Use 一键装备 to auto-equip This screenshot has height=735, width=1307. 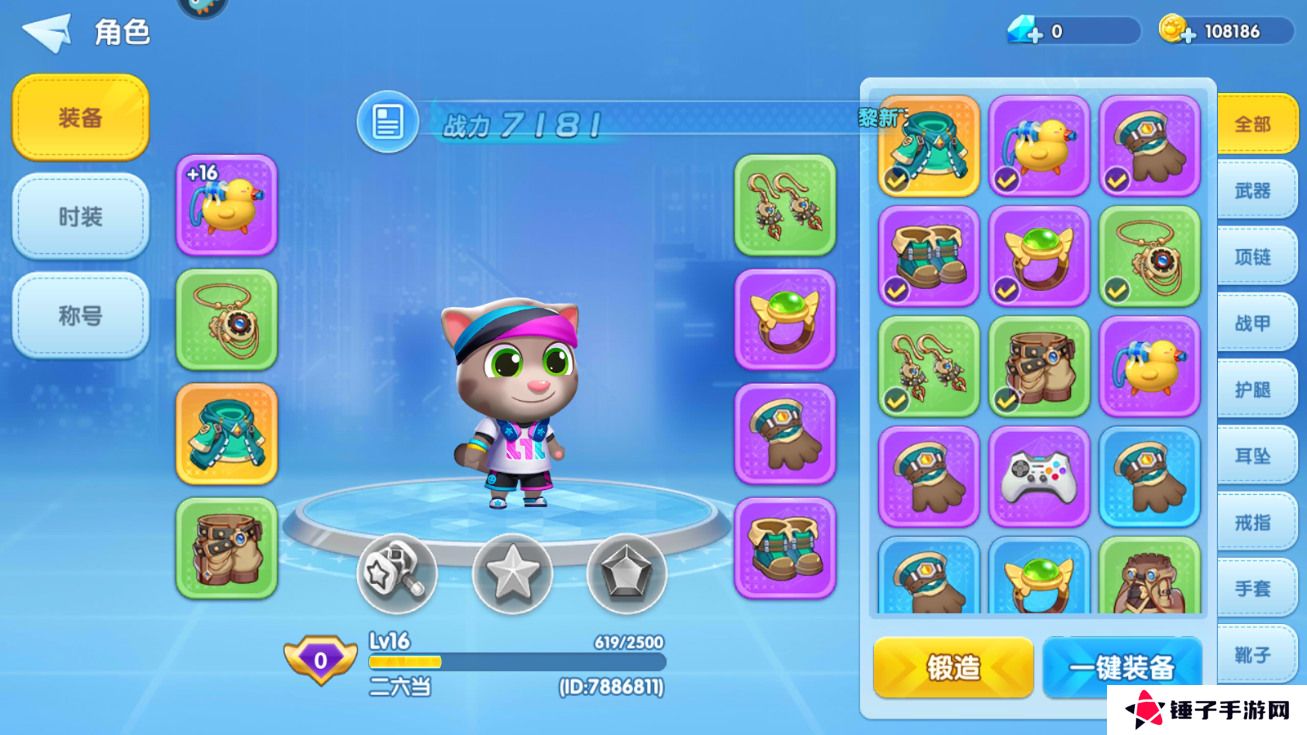[x=1121, y=667]
